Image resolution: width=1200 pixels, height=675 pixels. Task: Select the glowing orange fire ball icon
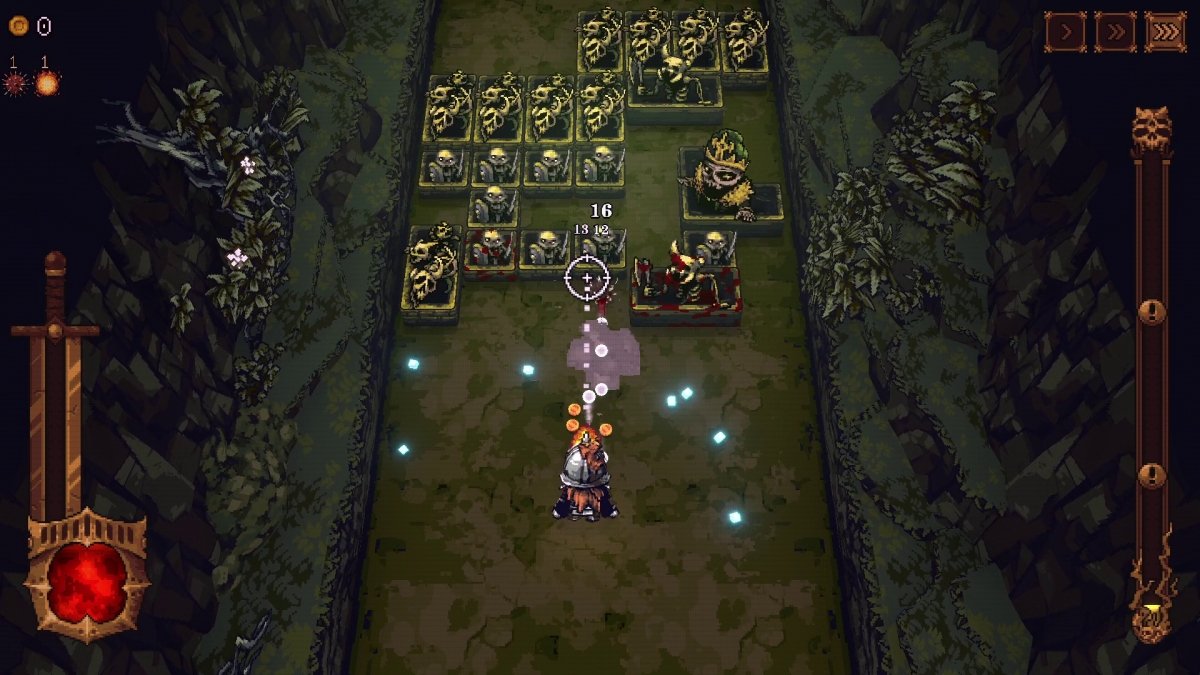click(x=47, y=84)
